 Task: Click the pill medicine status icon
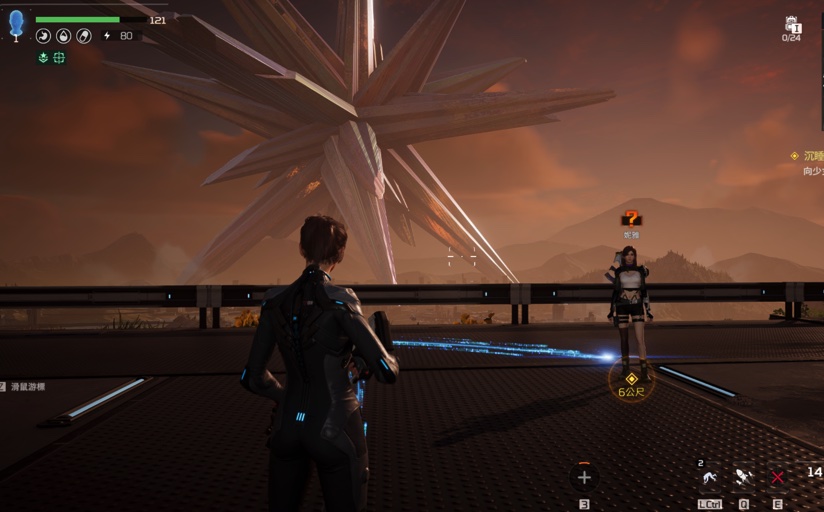84,36
